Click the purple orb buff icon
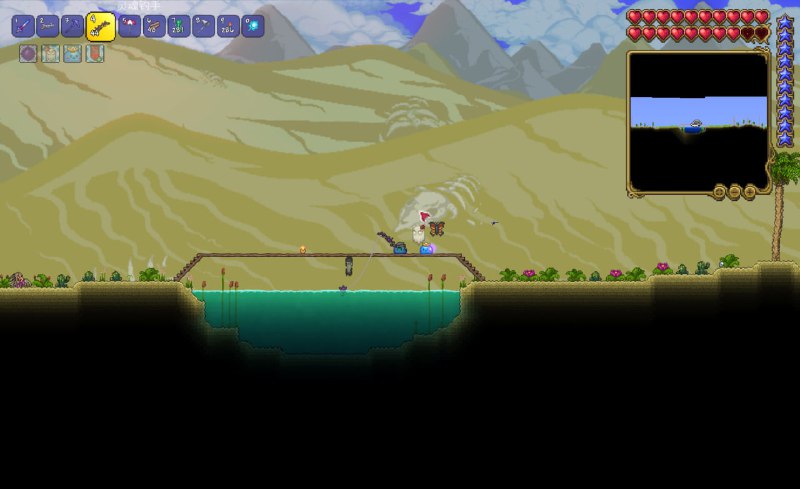The height and width of the screenshot is (489, 800). tap(28, 54)
